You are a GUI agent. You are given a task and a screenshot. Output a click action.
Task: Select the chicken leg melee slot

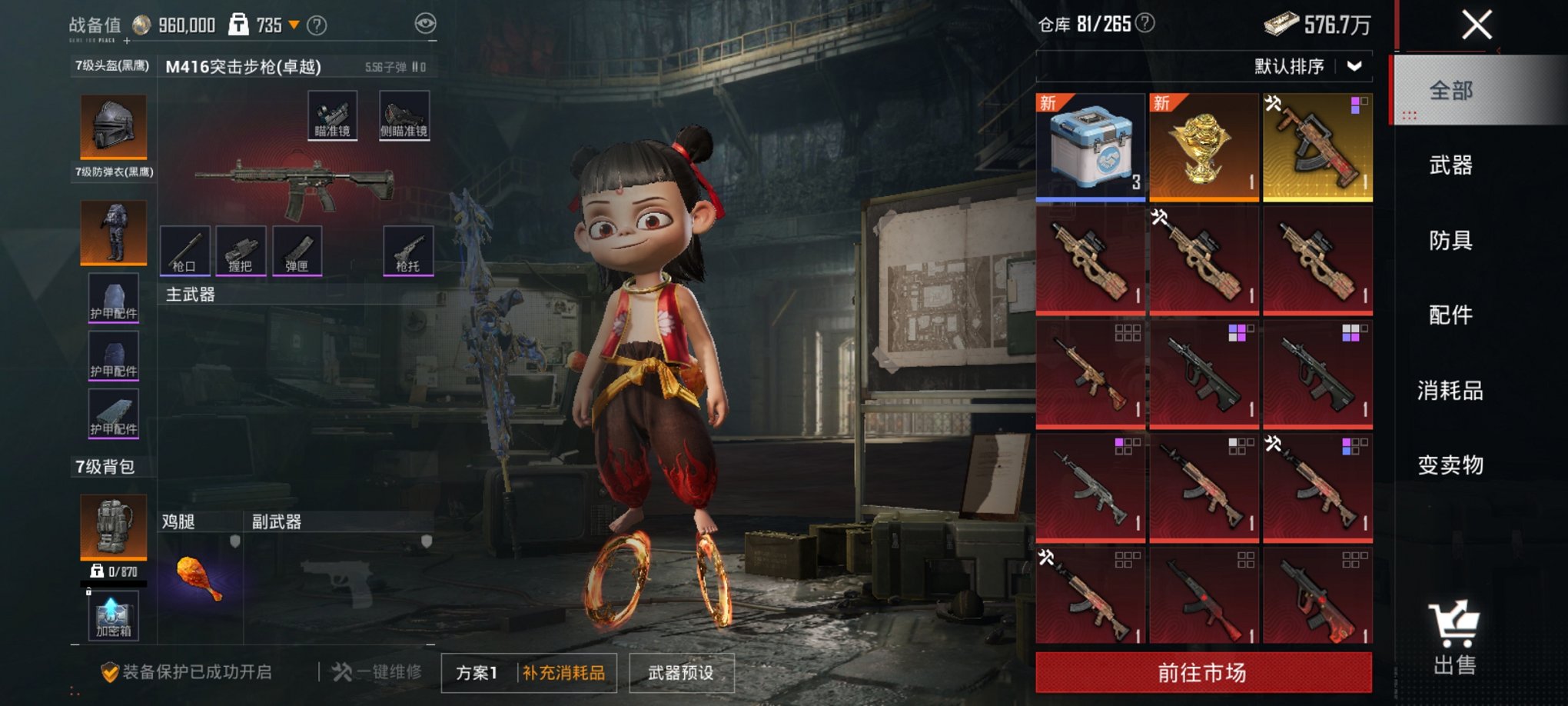[199, 578]
